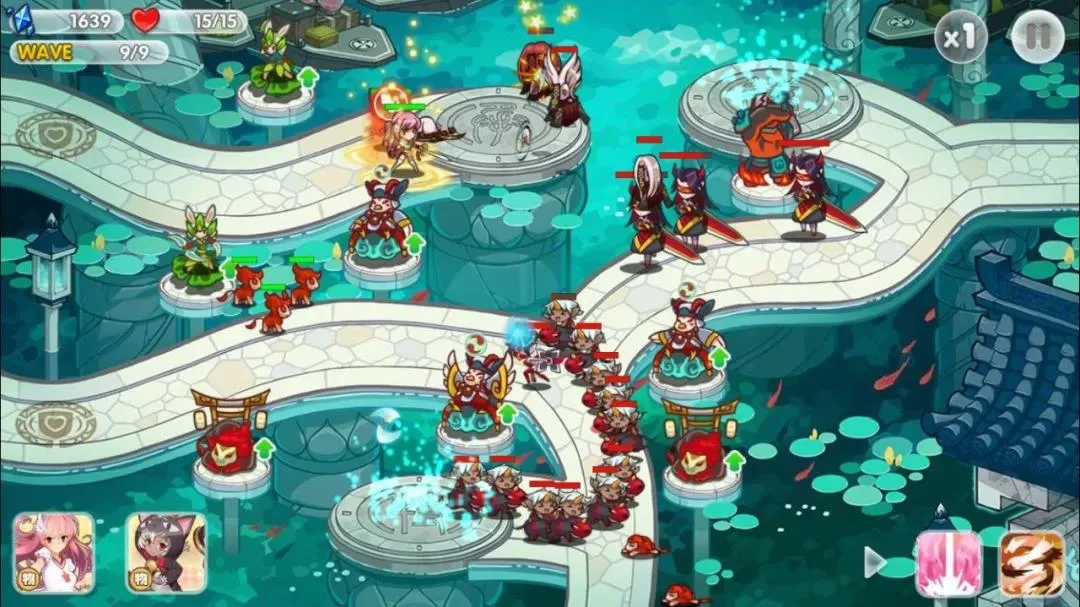Select the black cat-eared hero portrait
The width and height of the screenshot is (1080, 607).
click(x=166, y=553)
